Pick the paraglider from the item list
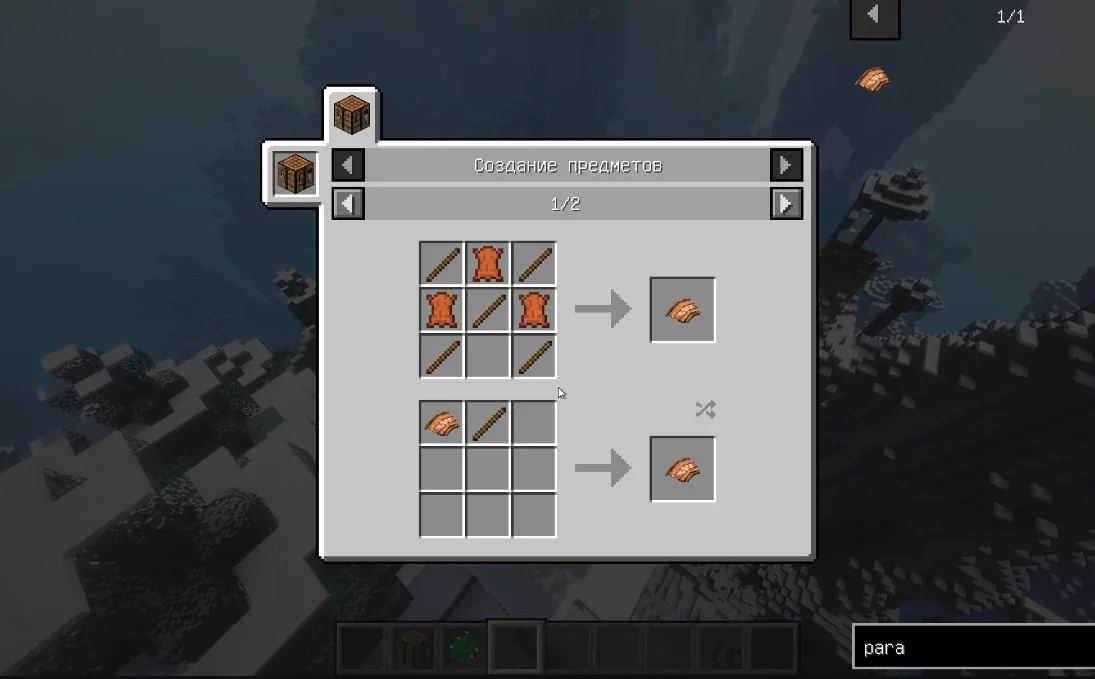 pyautogui.click(x=872, y=80)
